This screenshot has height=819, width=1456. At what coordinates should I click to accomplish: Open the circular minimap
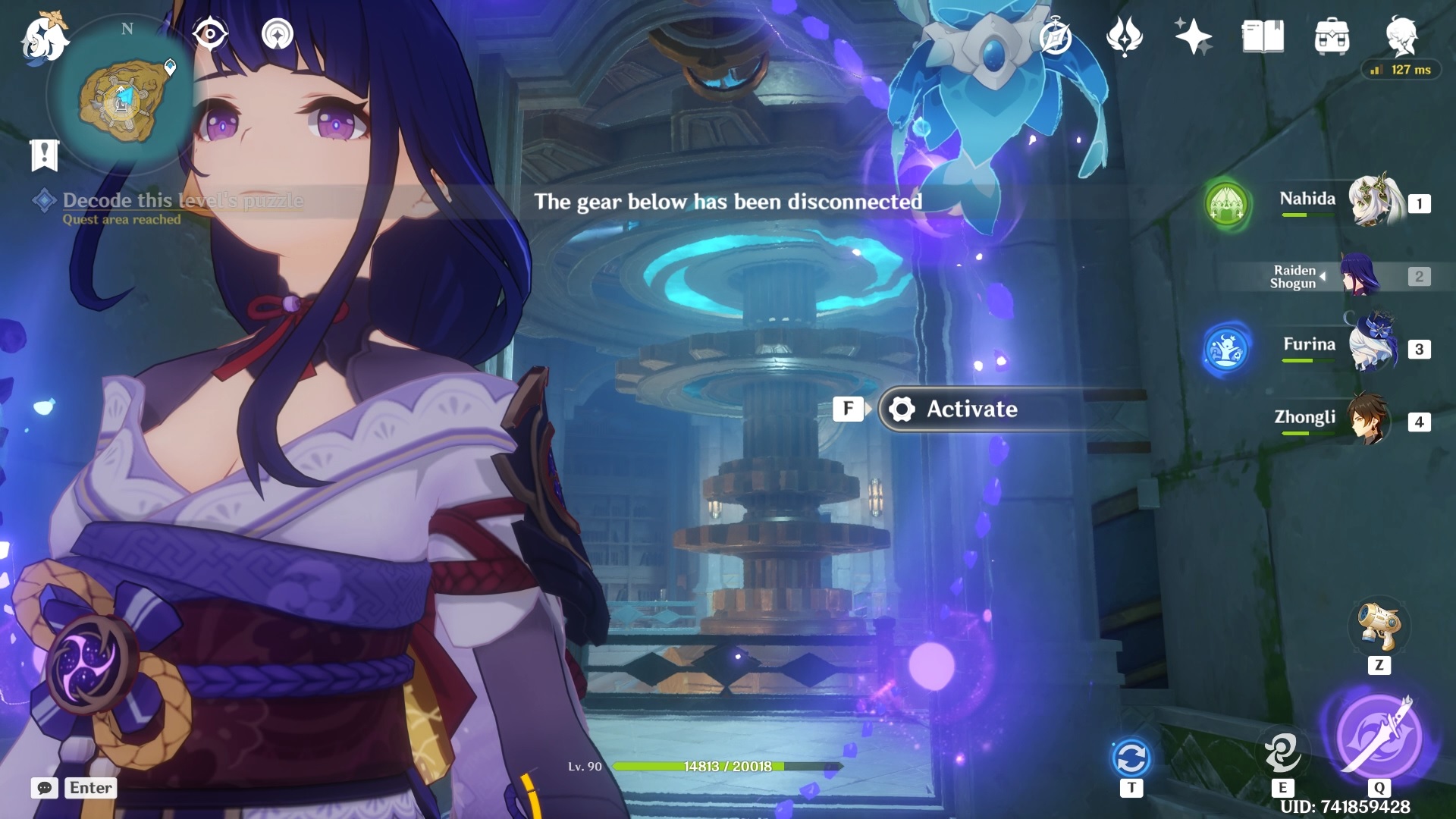(x=123, y=99)
